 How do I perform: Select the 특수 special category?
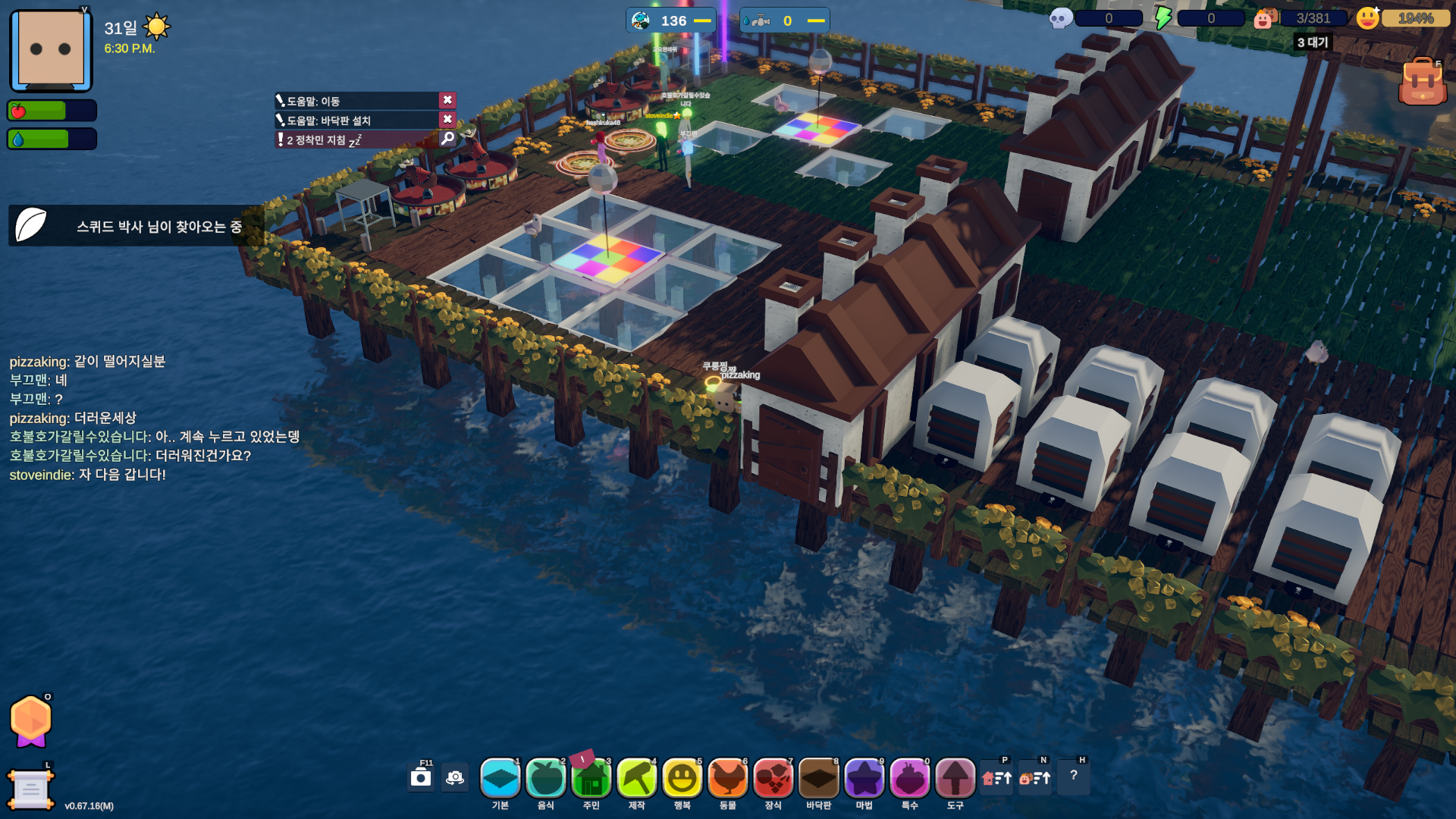point(910,779)
